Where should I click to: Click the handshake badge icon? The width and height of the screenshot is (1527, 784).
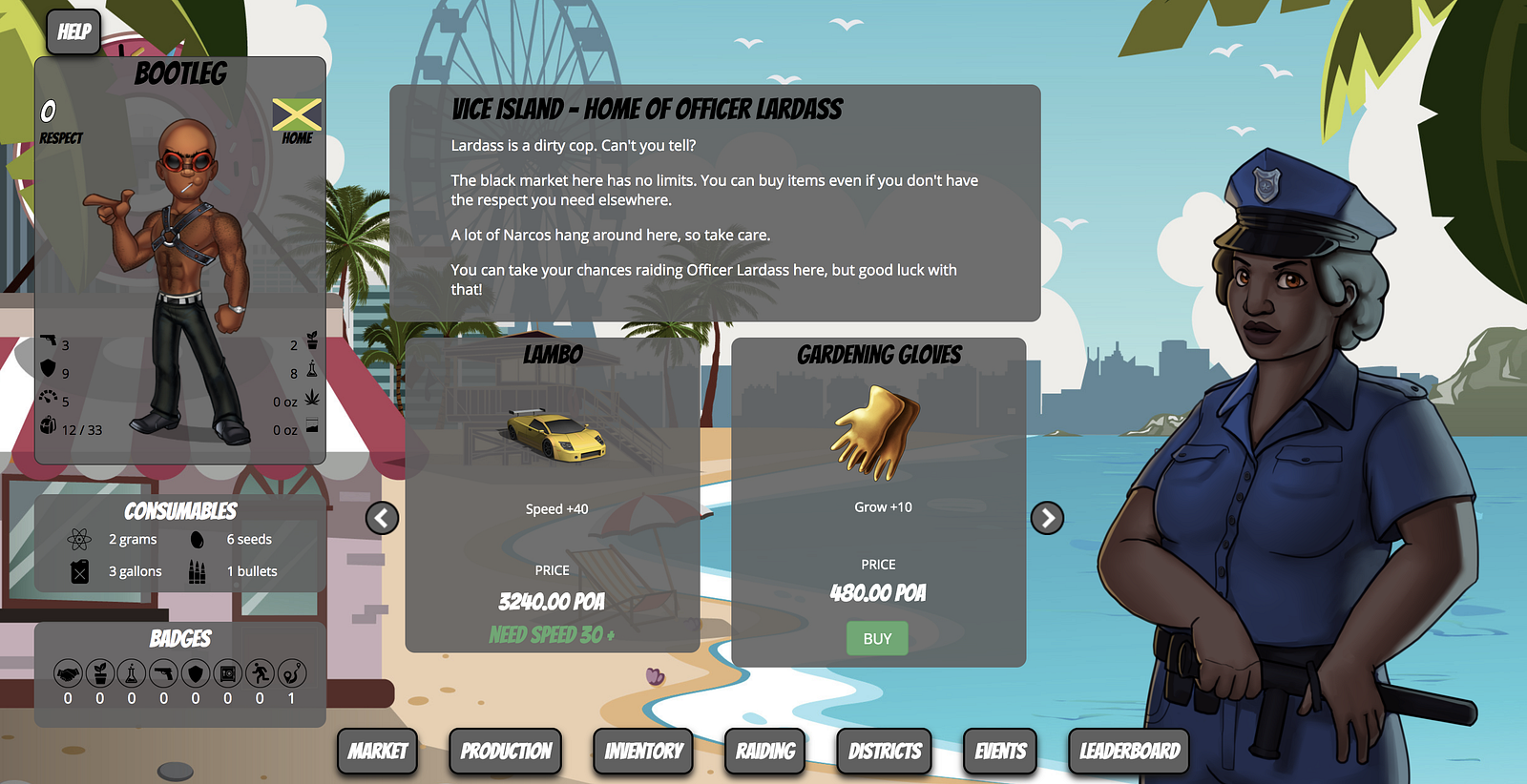(x=68, y=674)
